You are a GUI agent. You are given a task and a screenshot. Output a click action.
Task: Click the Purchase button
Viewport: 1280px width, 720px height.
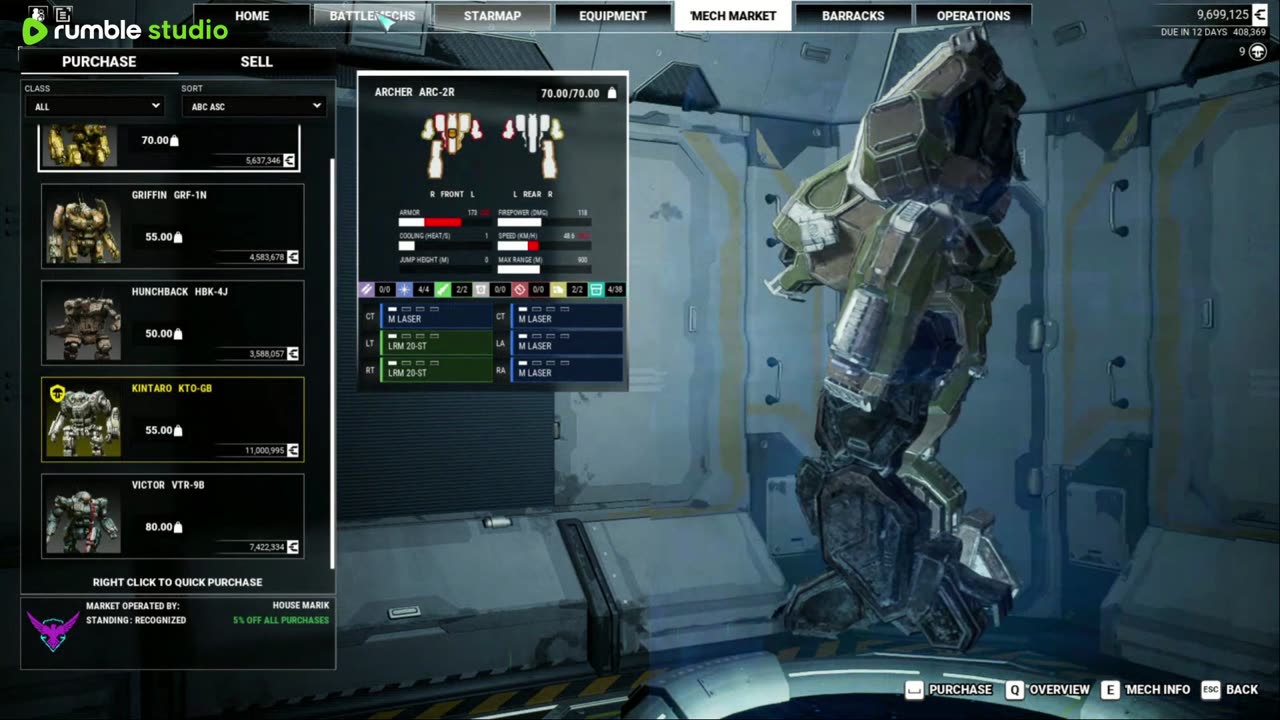(x=949, y=690)
